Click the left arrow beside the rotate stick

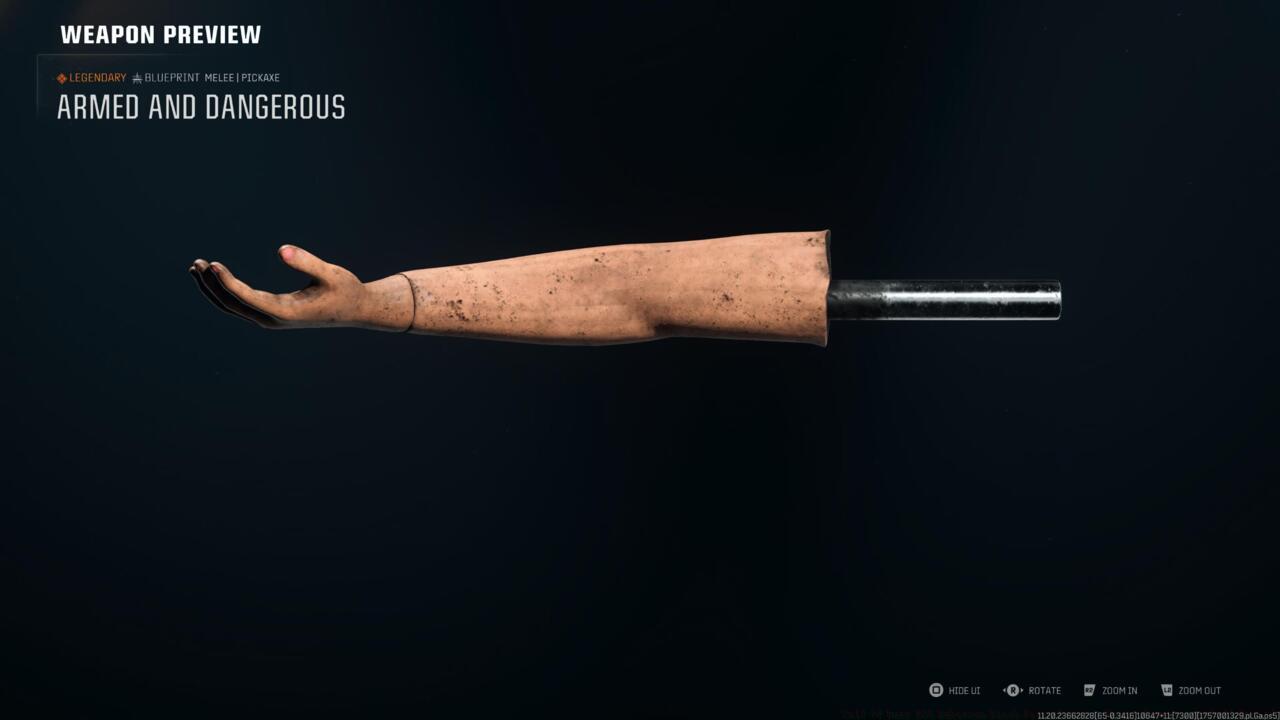[x=1003, y=690]
